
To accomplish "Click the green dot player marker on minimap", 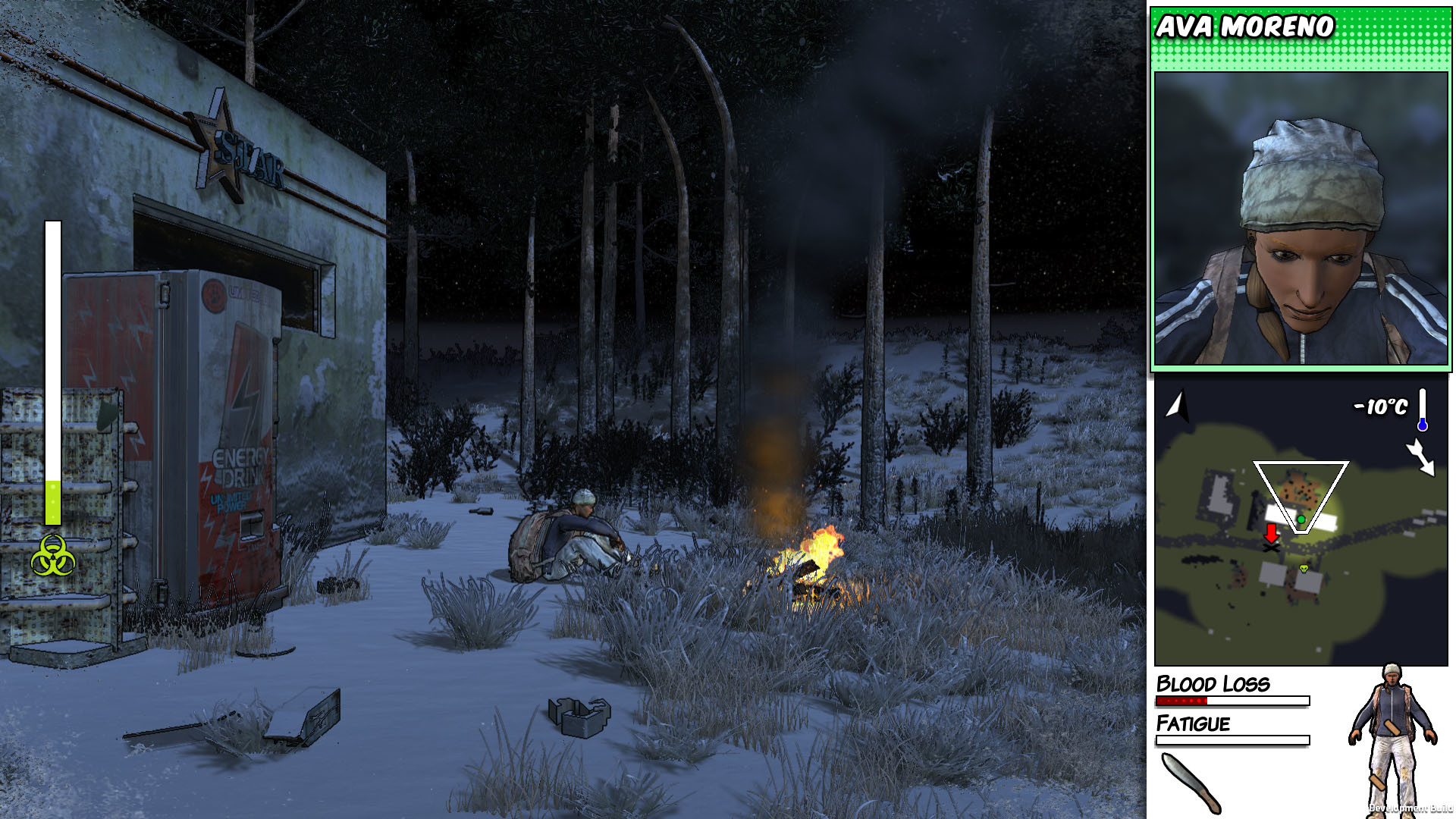I will pos(1301,519).
